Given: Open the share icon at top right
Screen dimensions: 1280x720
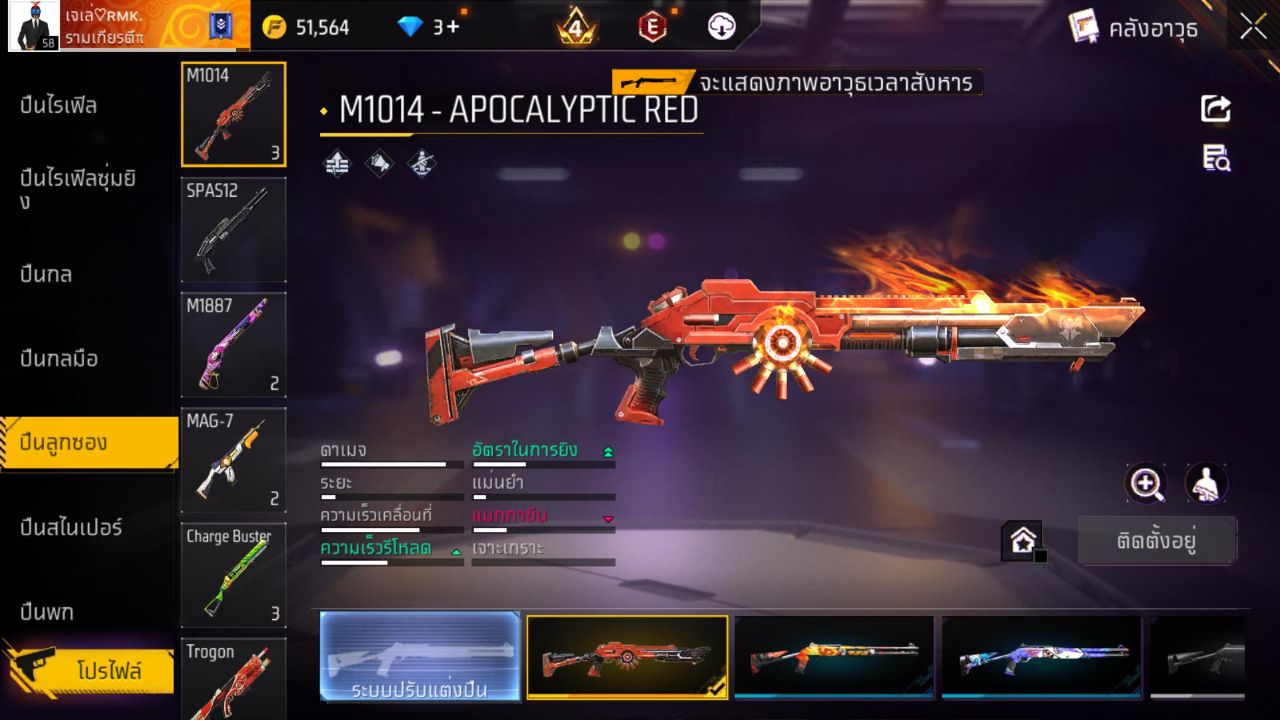Looking at the screenshot, I should click(1216, 110).
